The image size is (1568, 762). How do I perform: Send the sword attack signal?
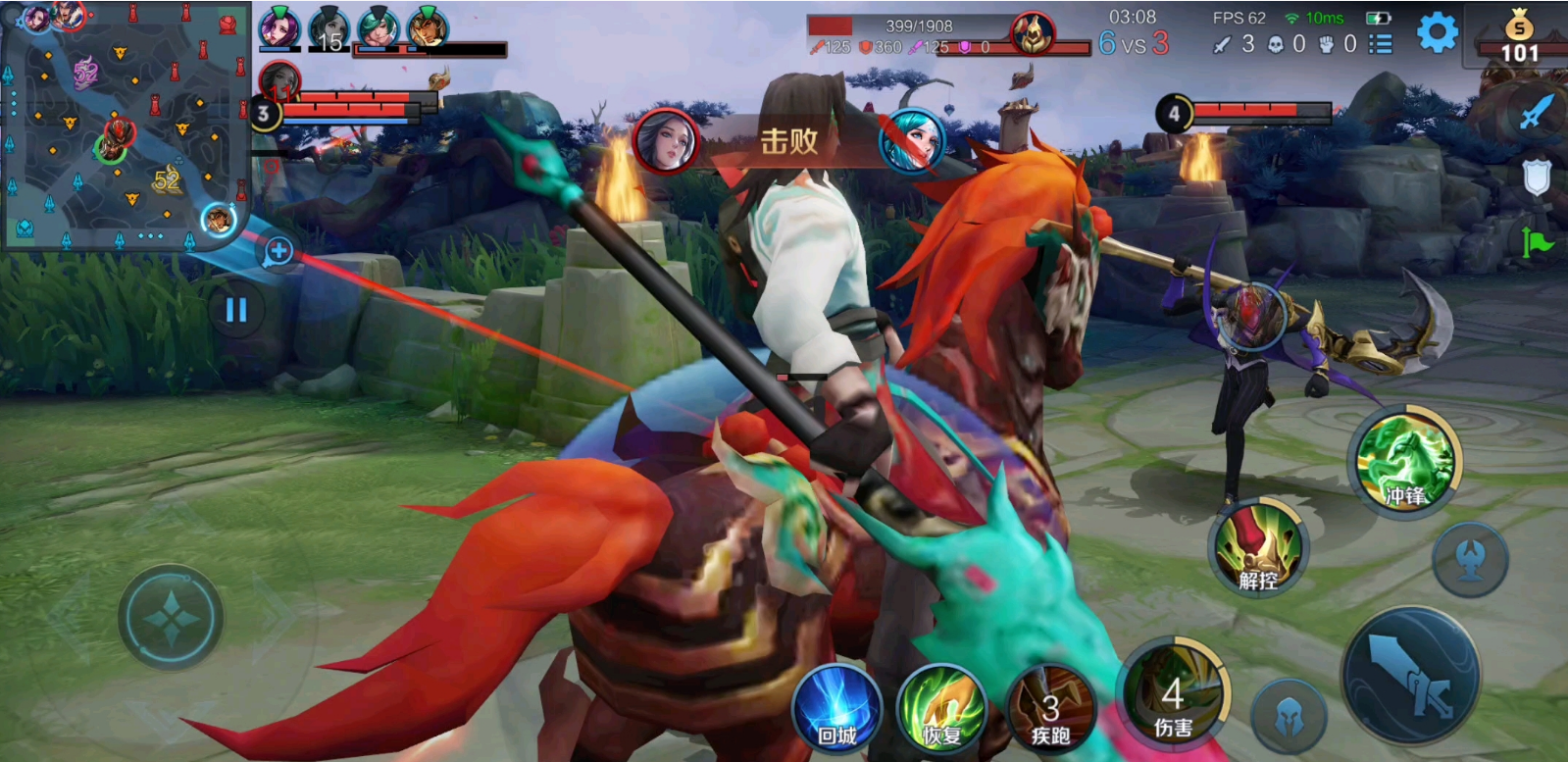coord(1537,113)
